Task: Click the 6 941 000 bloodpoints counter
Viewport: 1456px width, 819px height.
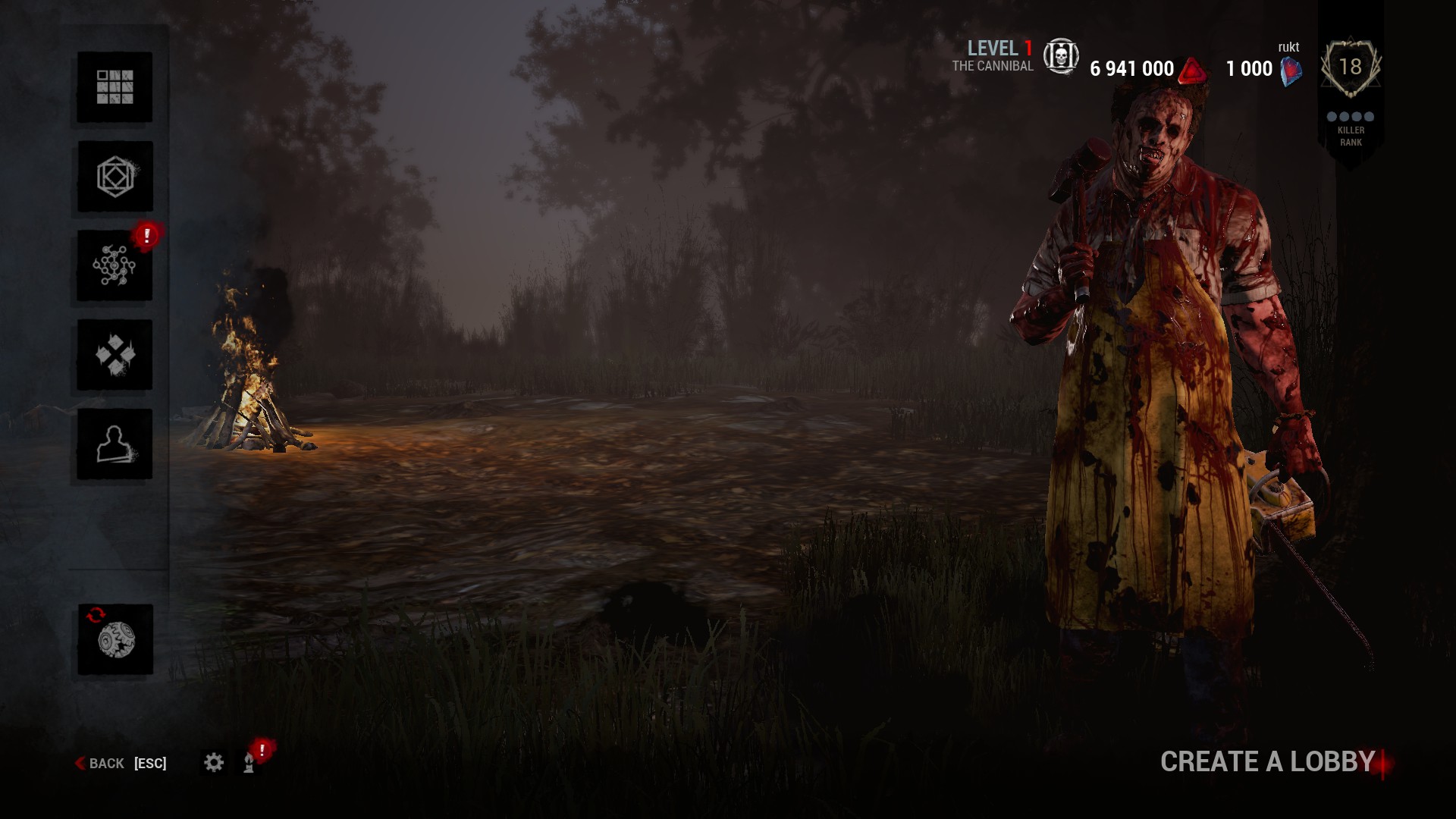Action: coord(1132,67)
